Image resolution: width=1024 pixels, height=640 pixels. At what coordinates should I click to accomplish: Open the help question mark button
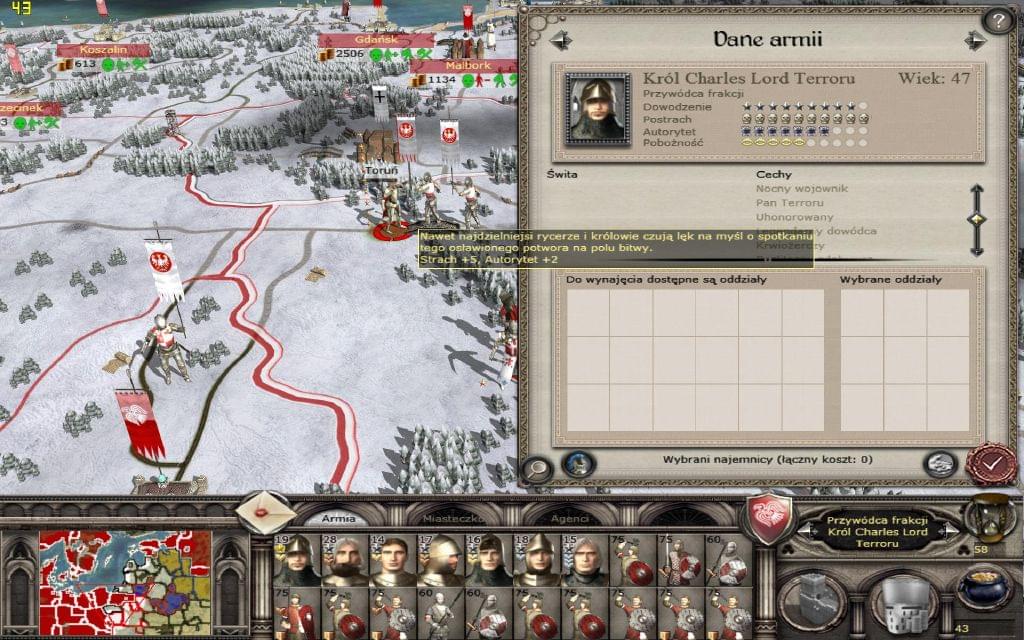pyautogui.click(x=997, y=20)
